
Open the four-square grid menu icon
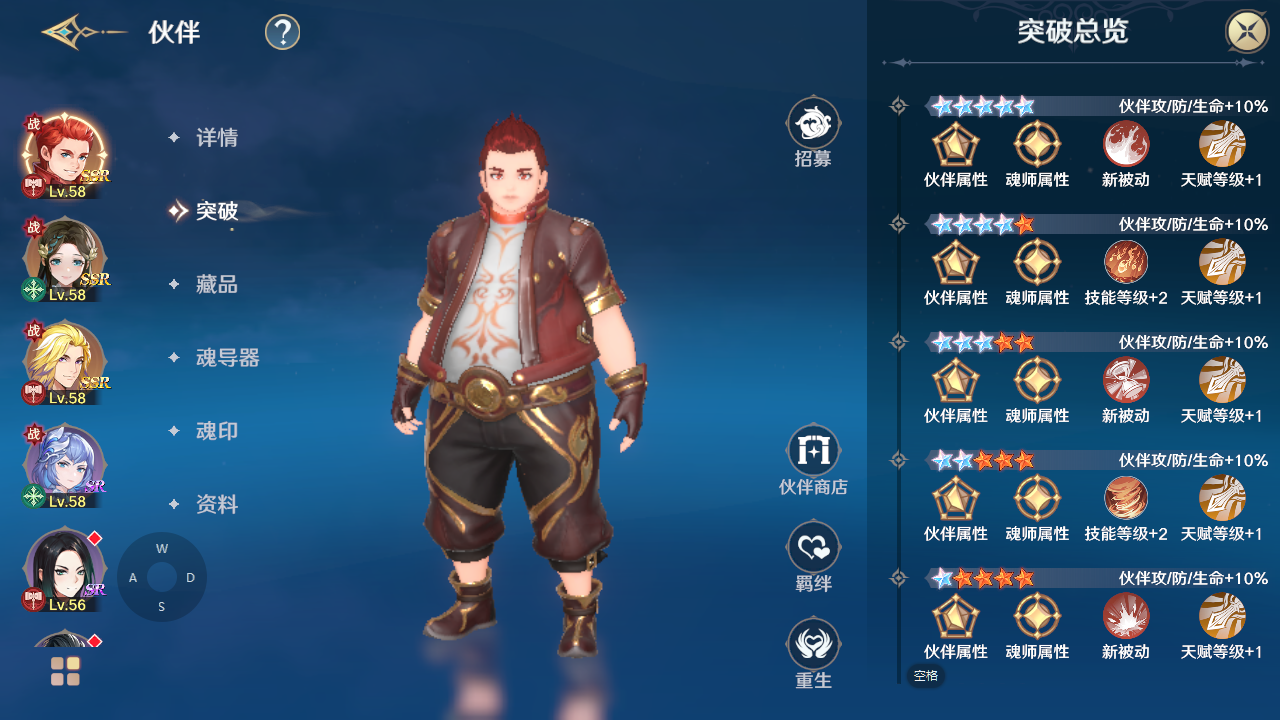point(65,671)
